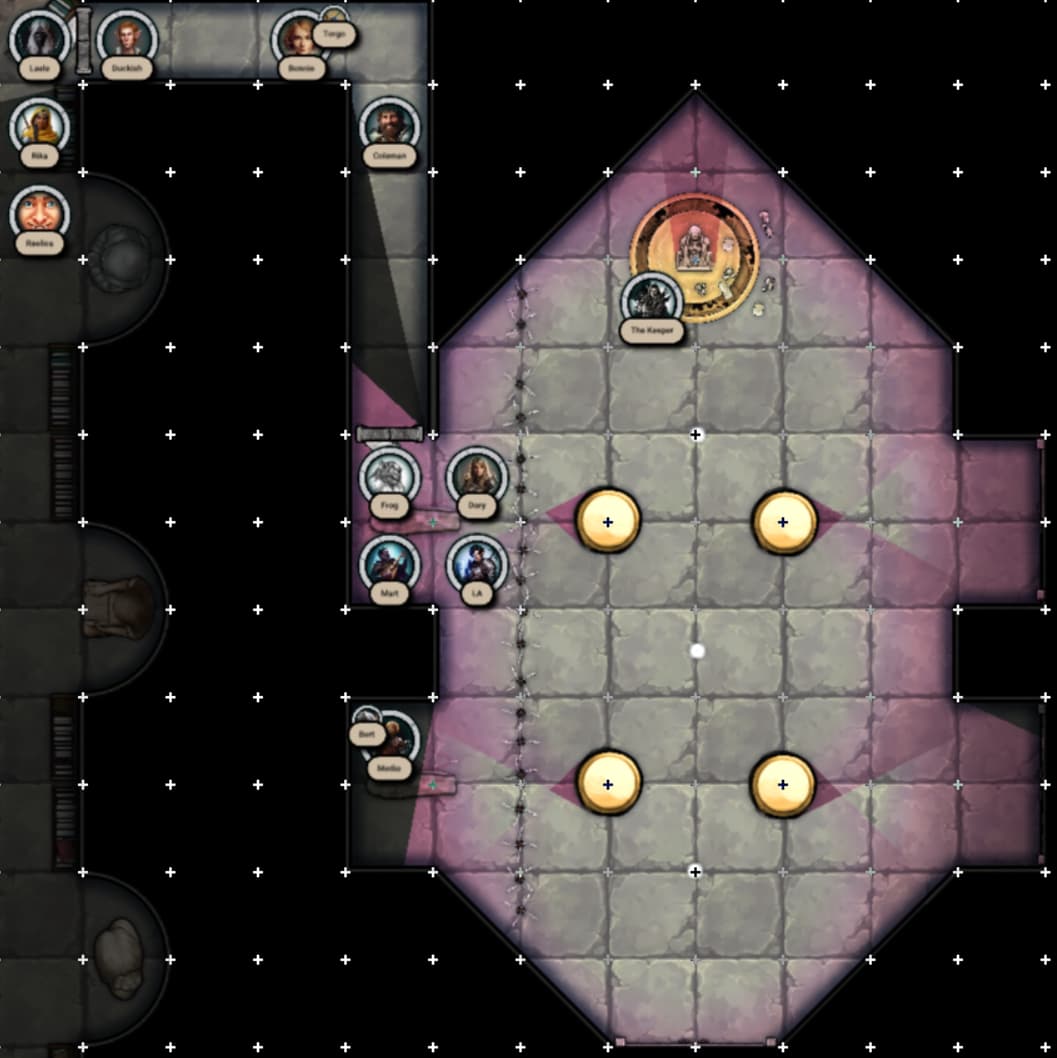Viewport: 1057px width, 1058px height.
Task: Choose the white-hooded dark-faced token
Action: tap(40, 40)
